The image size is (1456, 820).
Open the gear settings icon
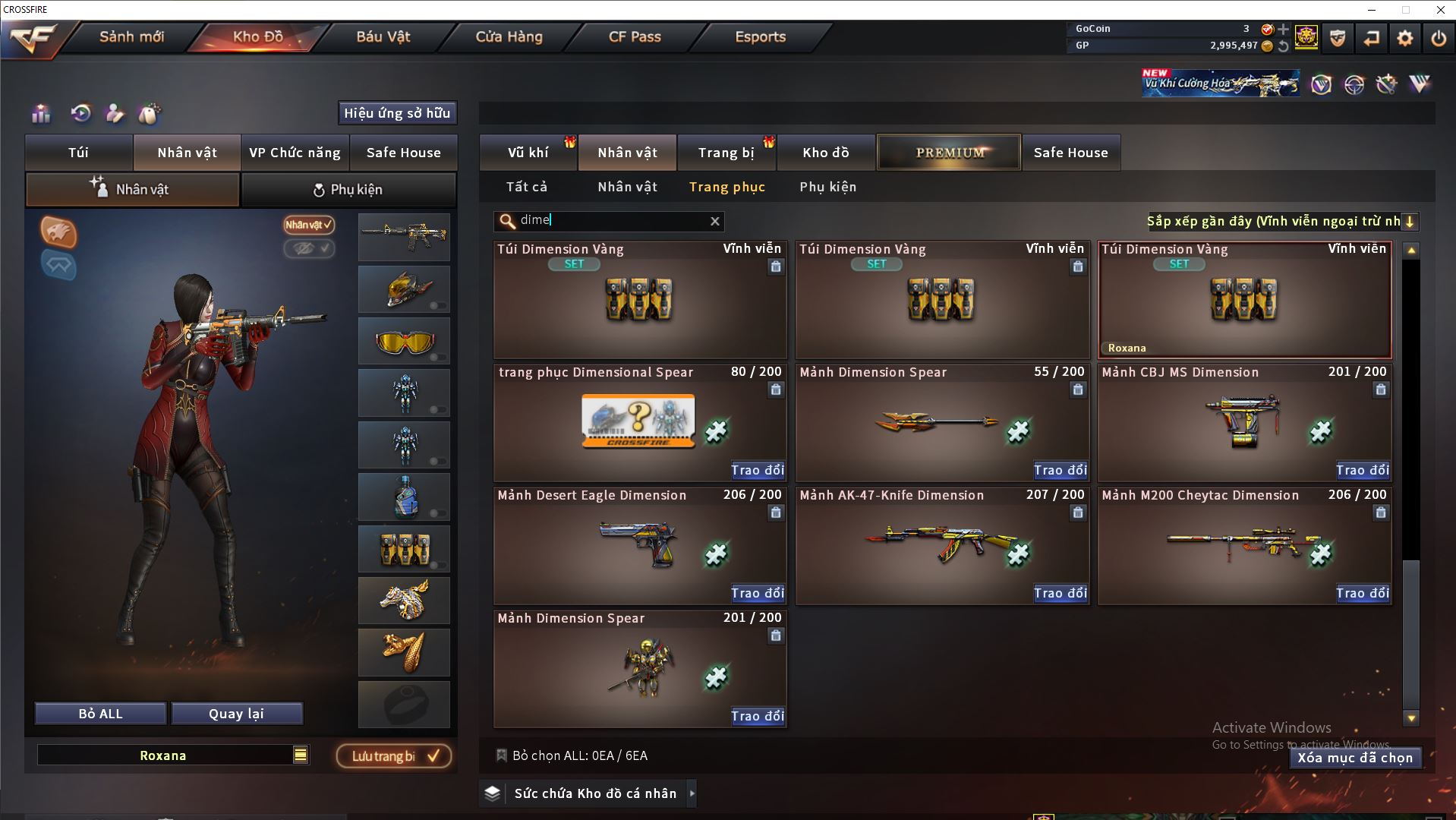point(1404,38)
